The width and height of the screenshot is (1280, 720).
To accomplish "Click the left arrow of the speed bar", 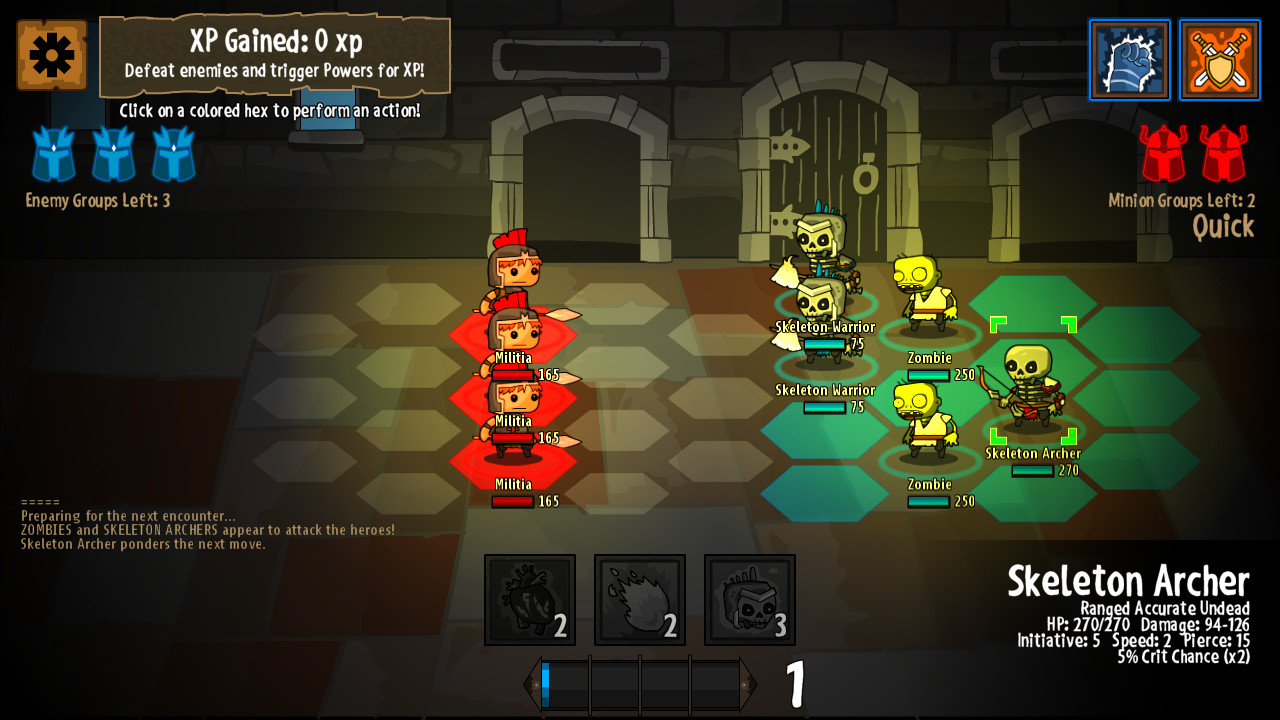I will click(532, 682).
